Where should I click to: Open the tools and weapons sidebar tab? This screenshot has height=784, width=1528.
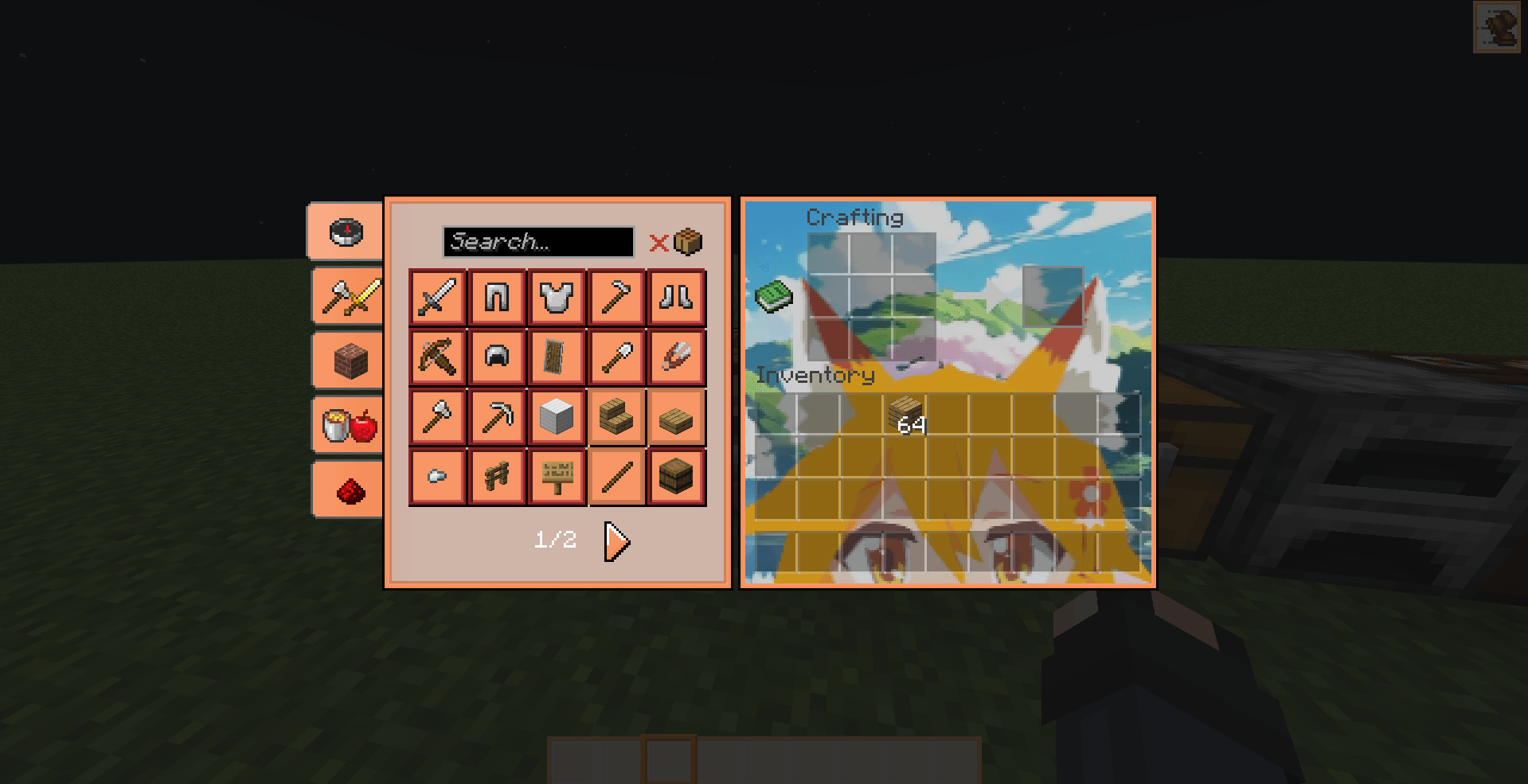pos(346,295)
